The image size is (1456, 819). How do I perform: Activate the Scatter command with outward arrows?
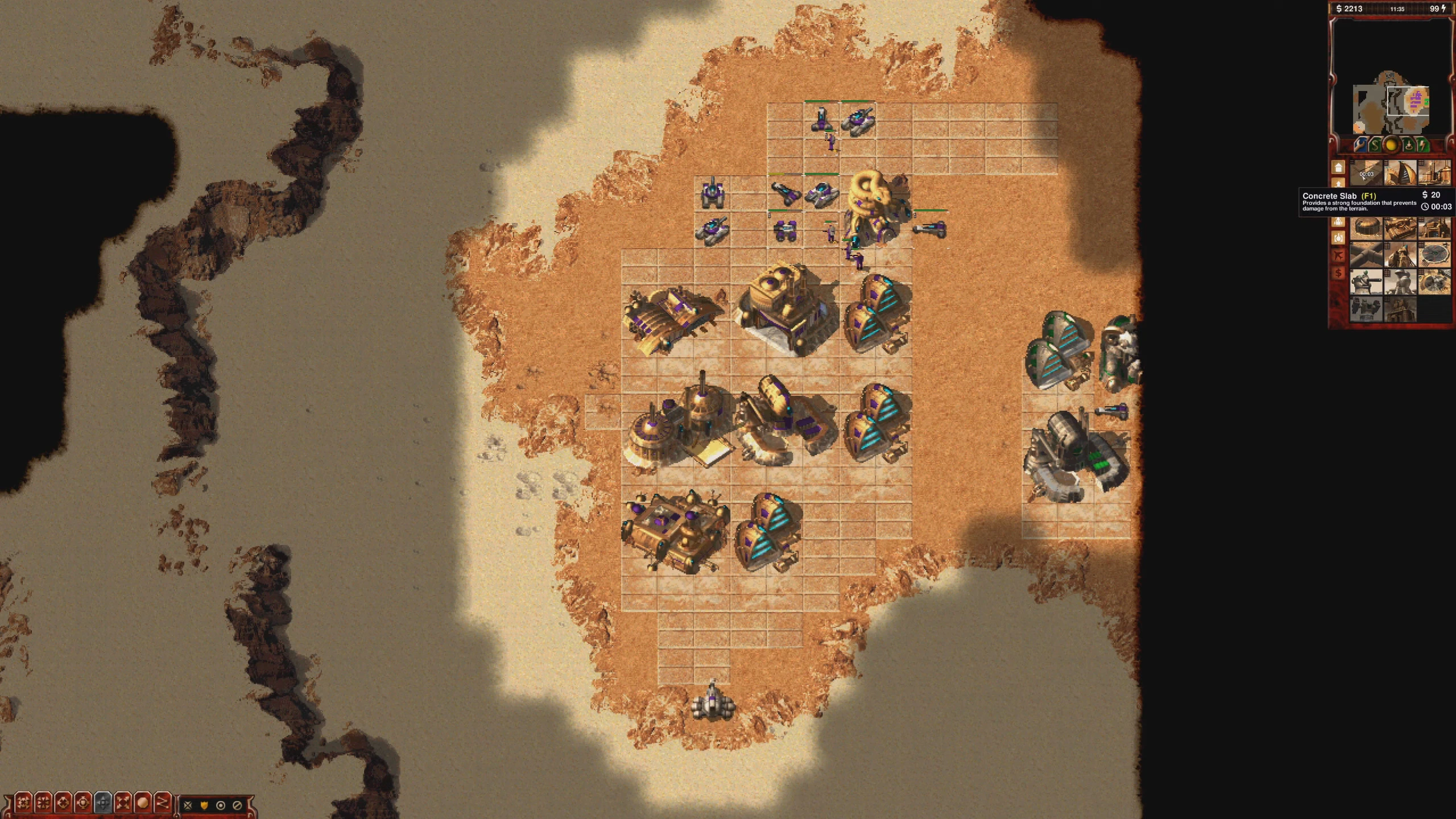click(123, 803)
